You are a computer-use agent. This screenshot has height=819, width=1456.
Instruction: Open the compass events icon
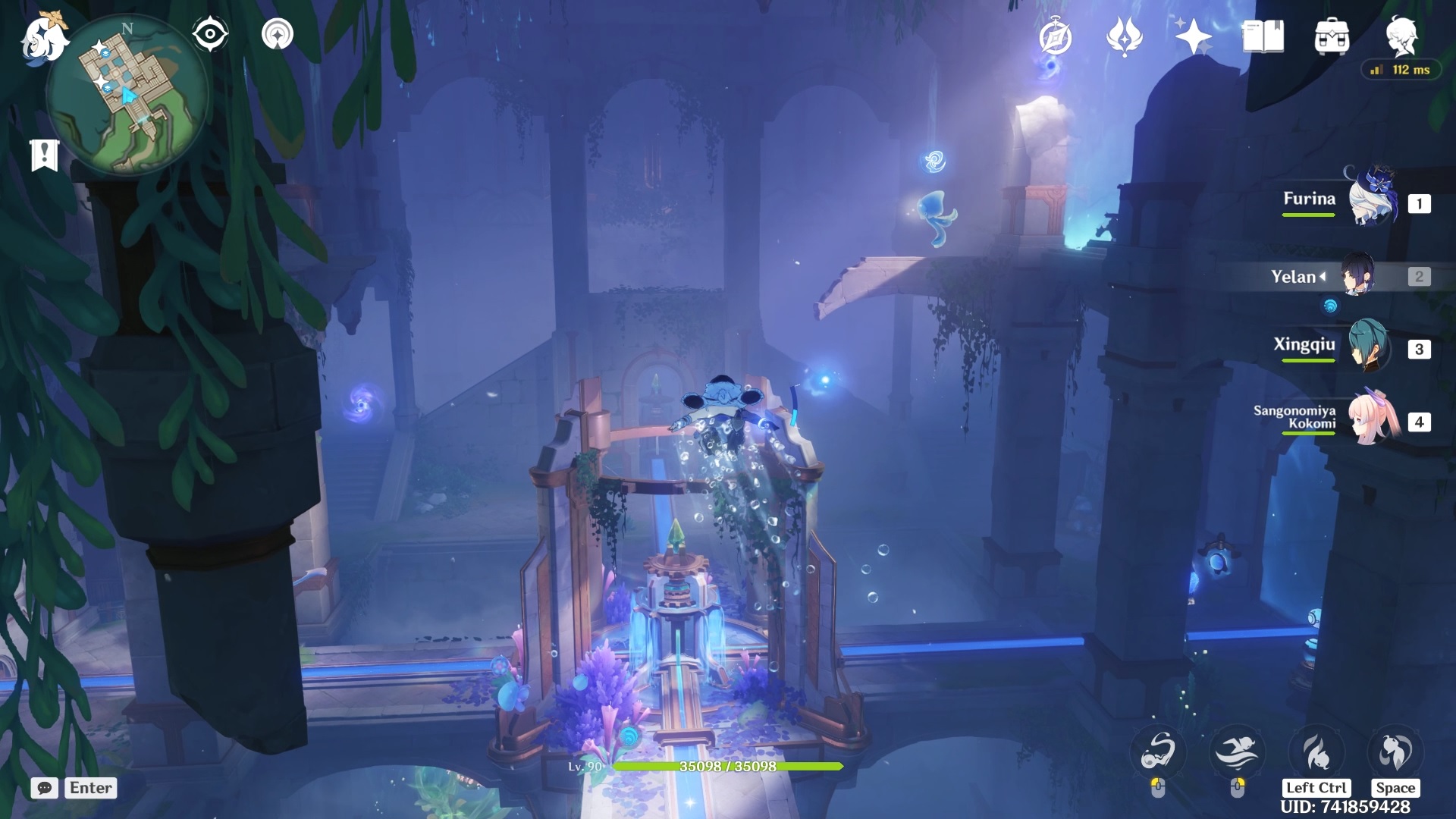point(1055,36)
